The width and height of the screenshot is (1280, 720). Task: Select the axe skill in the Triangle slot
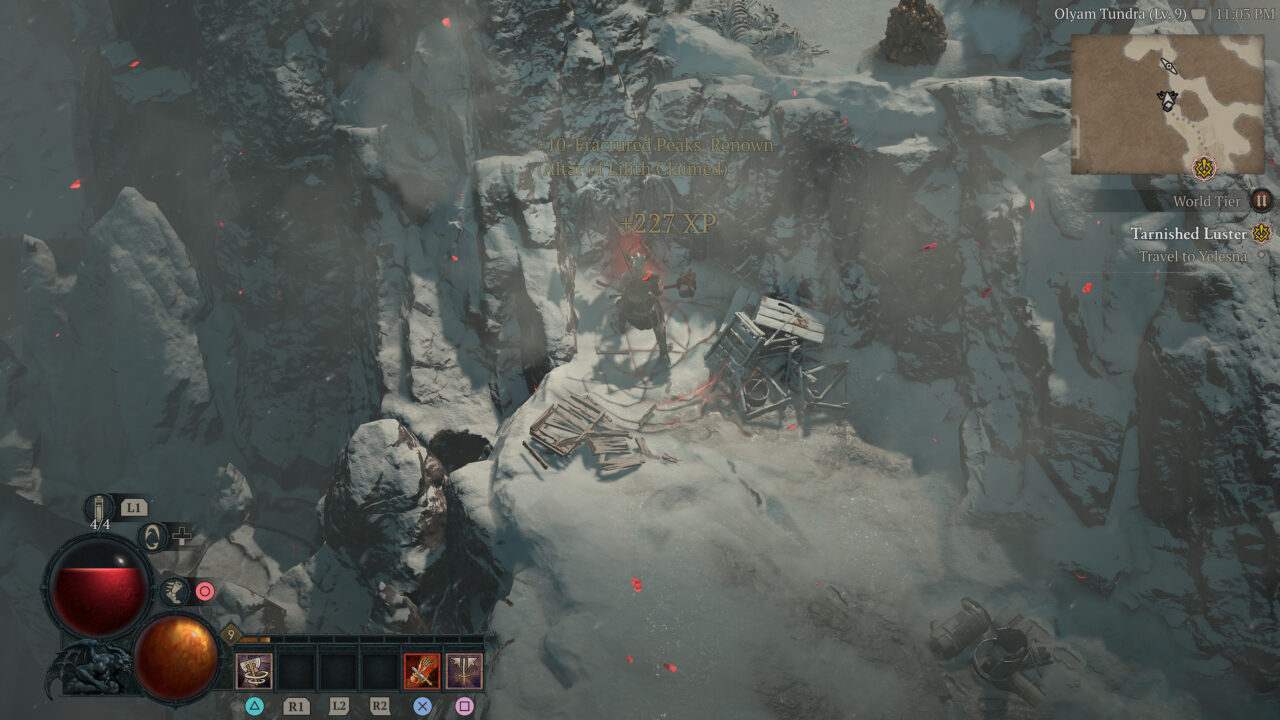coord(255,670)
